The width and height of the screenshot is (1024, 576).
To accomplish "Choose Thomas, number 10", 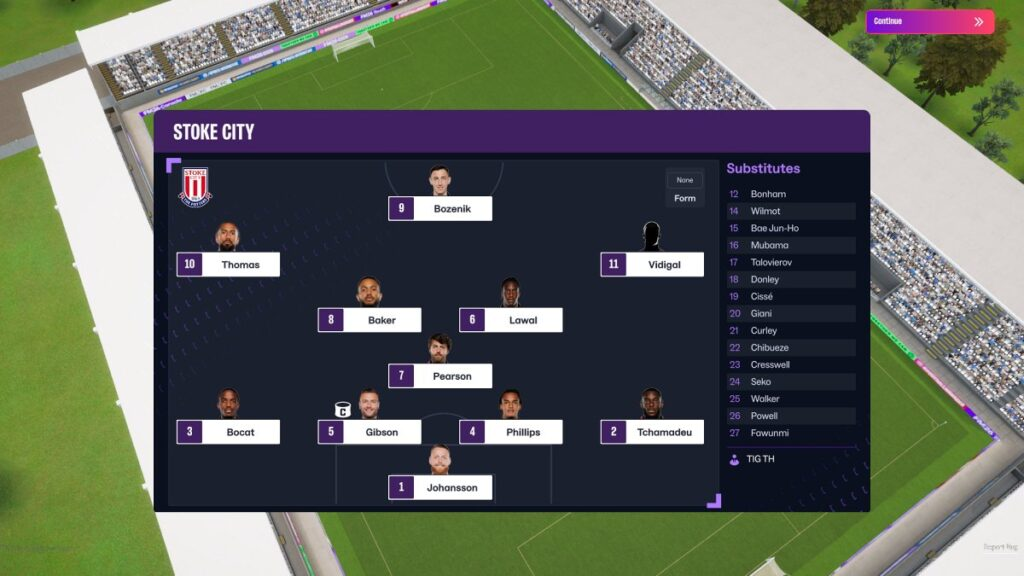I will [228, 265].
